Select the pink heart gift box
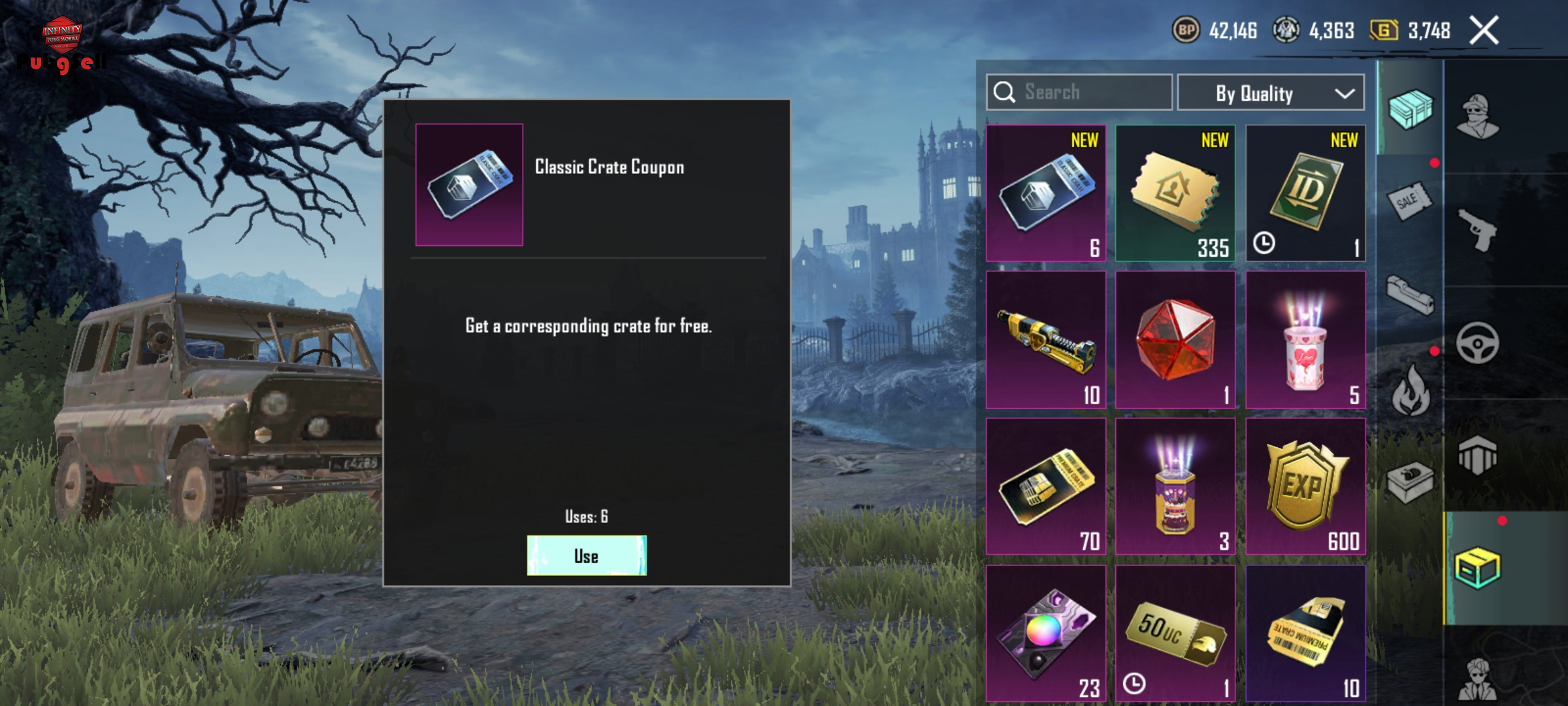 pos(1305,340)
